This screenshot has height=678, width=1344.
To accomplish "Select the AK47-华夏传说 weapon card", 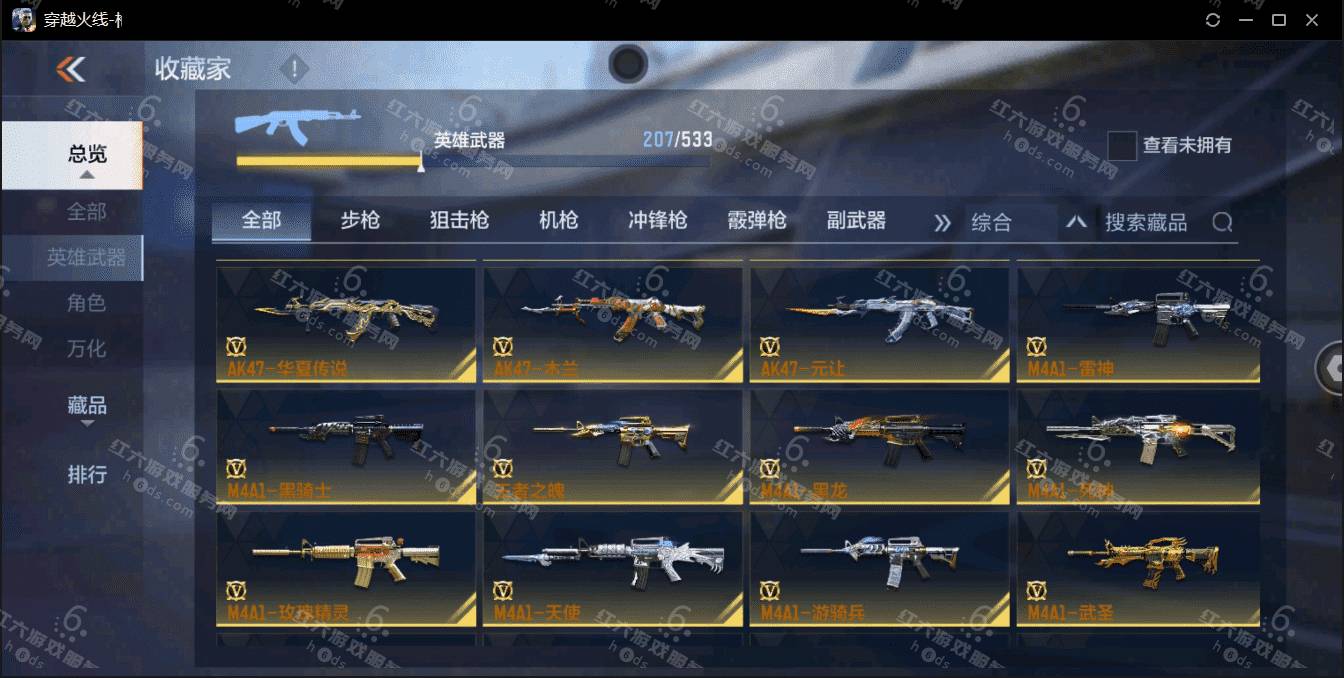I will click(346, 322).
